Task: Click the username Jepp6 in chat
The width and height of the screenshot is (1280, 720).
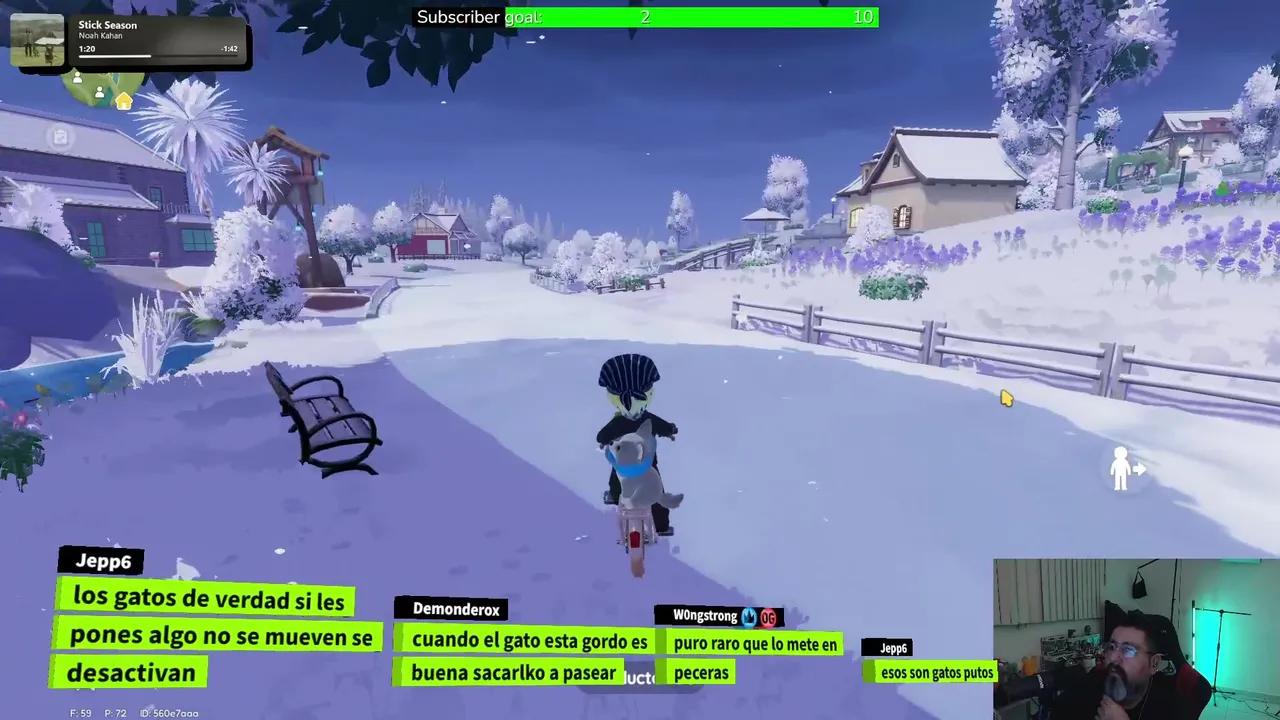Action: tap(103, 561)
